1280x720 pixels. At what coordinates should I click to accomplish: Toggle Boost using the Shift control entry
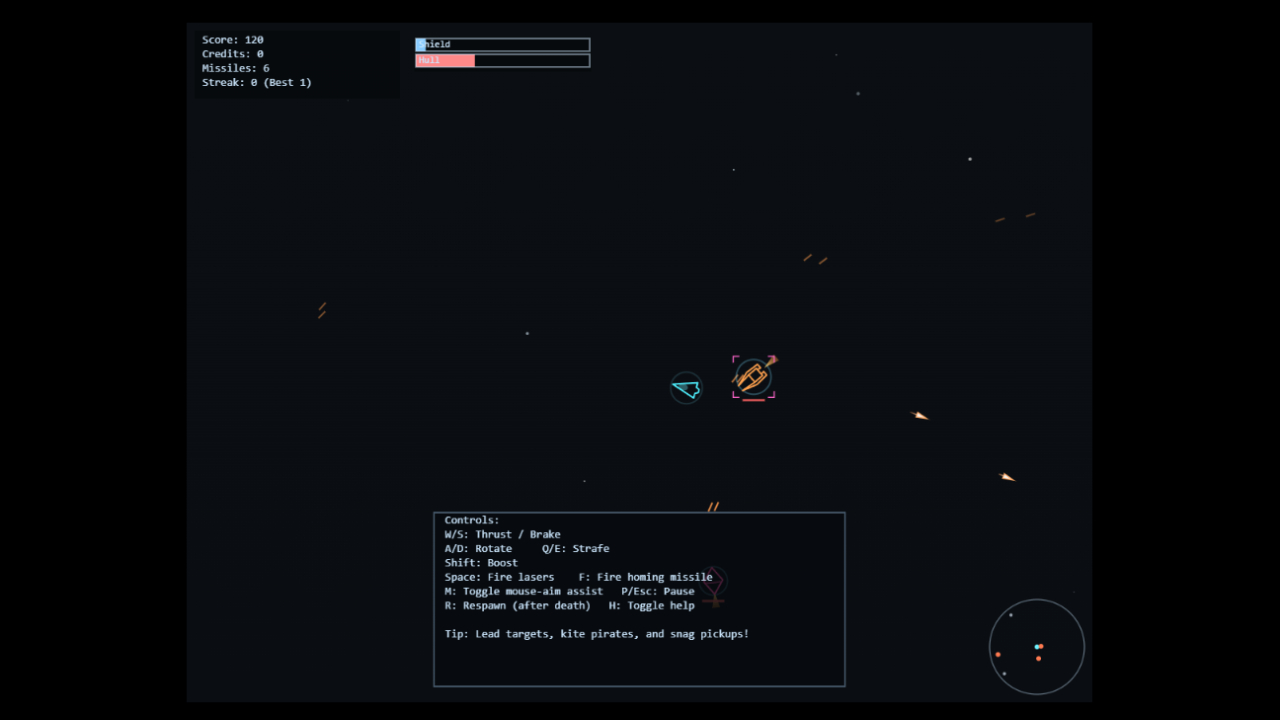click(480, 562)
